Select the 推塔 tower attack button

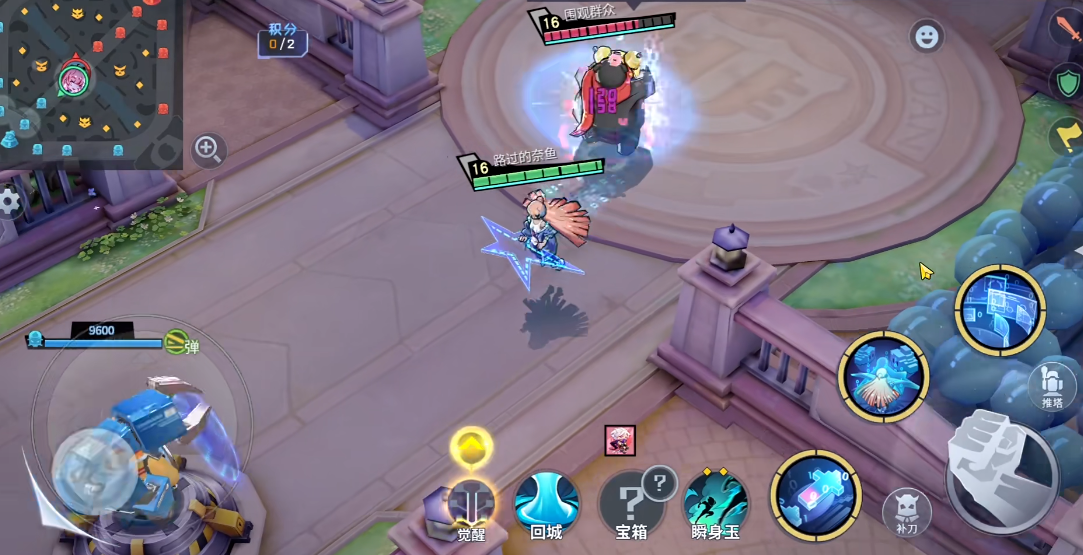tap(1052, 385)
